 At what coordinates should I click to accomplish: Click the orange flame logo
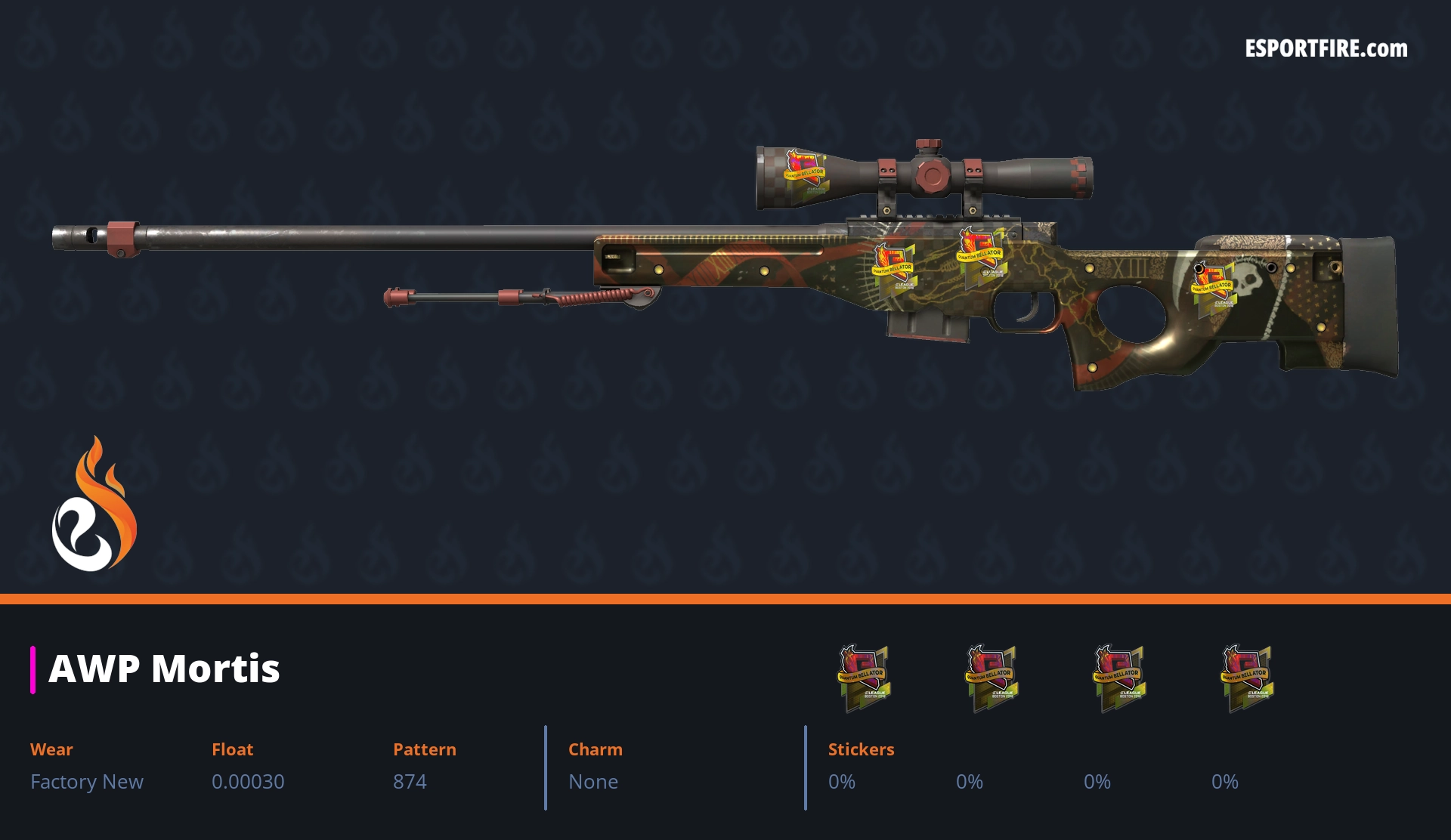tap(94, 504)
